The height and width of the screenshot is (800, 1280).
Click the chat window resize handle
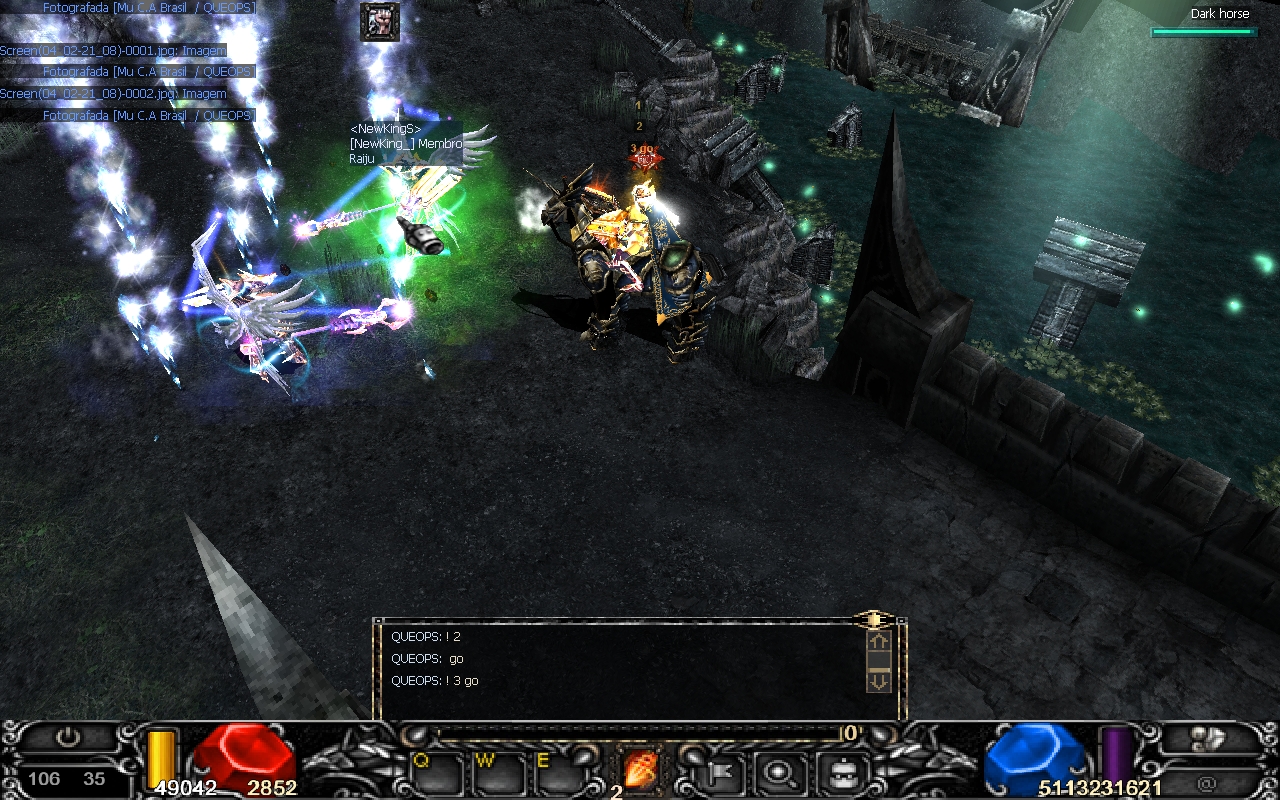pyautogui.click(x=874, y=619)
